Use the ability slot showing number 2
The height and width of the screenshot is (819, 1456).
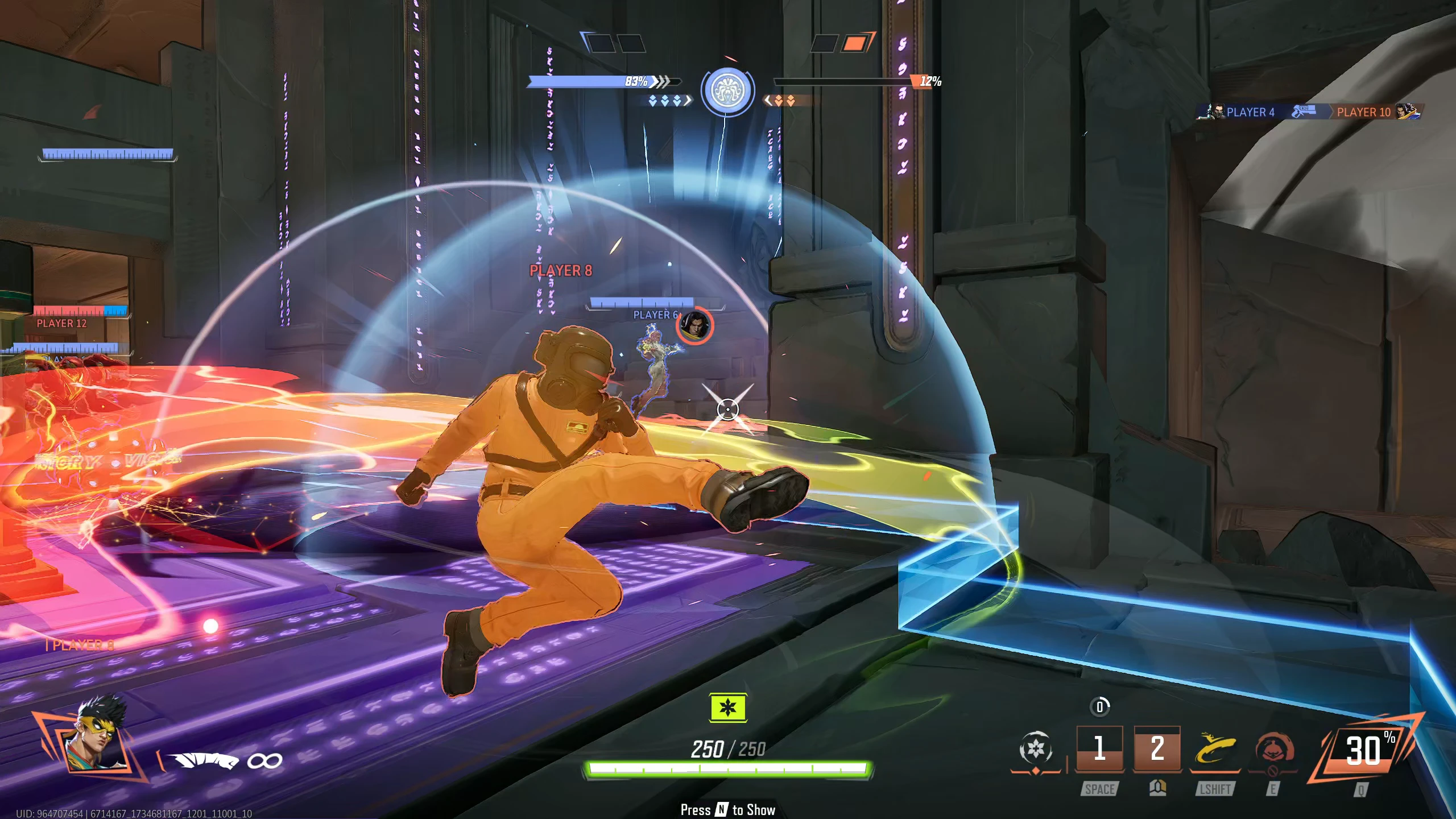1157,748
